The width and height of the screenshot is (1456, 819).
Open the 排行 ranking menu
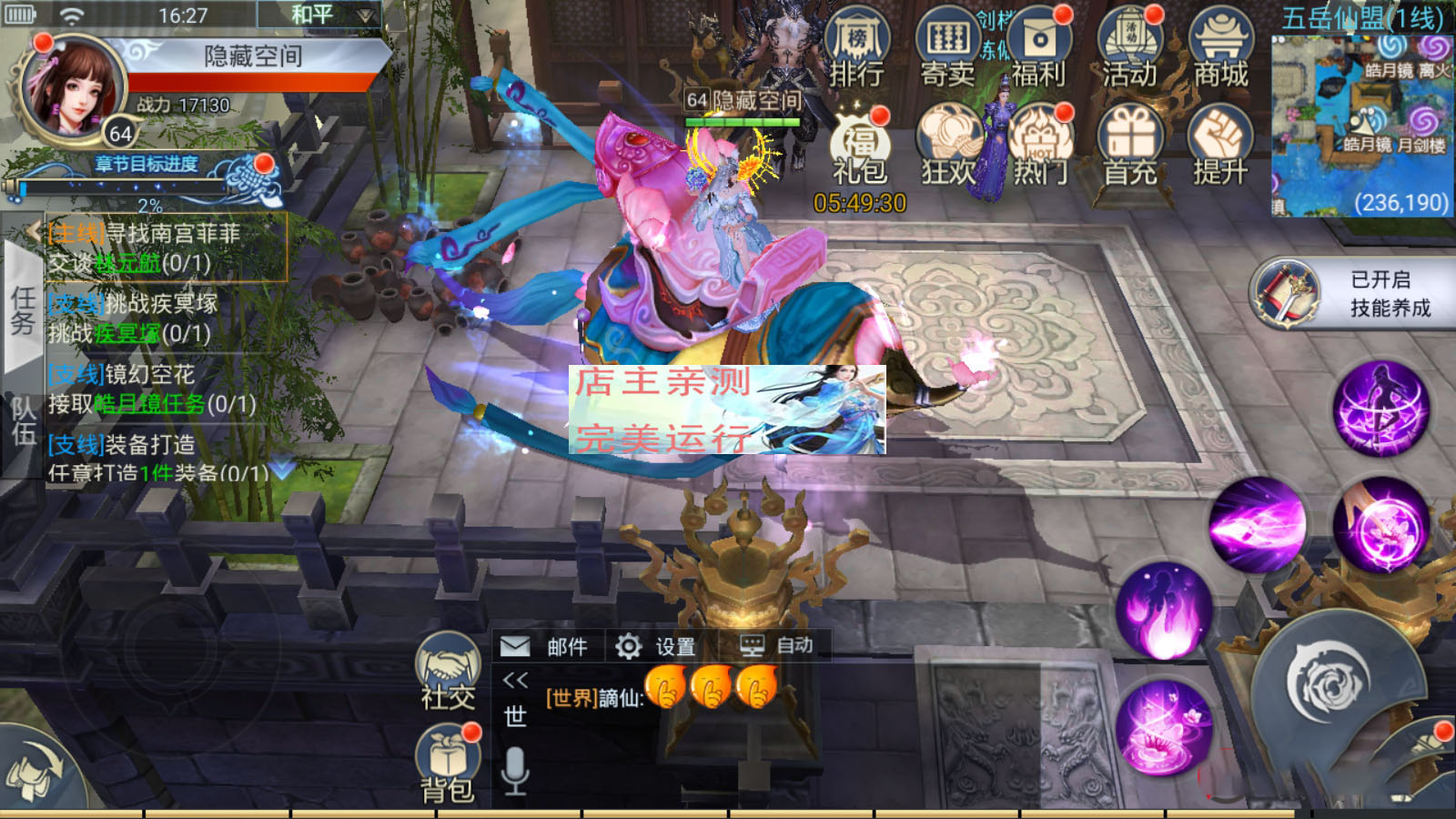[x=856, y=50]
